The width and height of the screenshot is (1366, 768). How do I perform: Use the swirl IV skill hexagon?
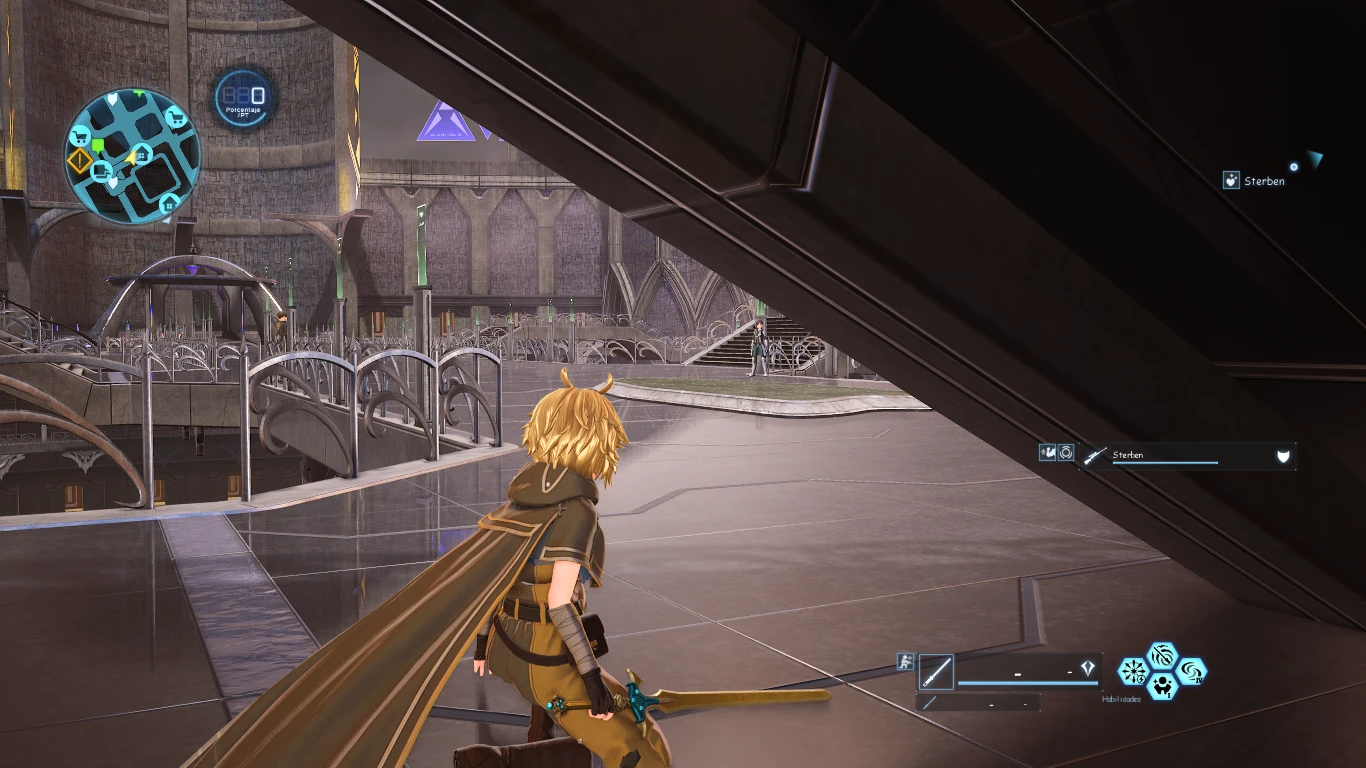pyautogui.click(x=1192, y=671)
